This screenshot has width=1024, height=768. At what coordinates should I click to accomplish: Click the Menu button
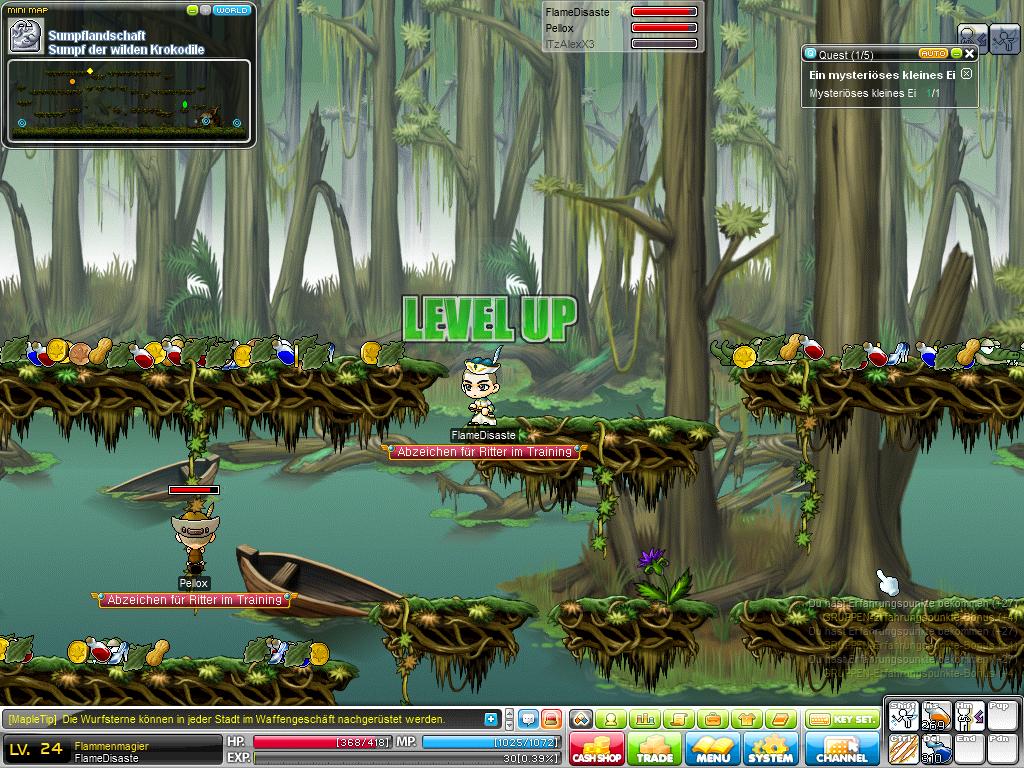pyautogui.click(x=713, y=749)
